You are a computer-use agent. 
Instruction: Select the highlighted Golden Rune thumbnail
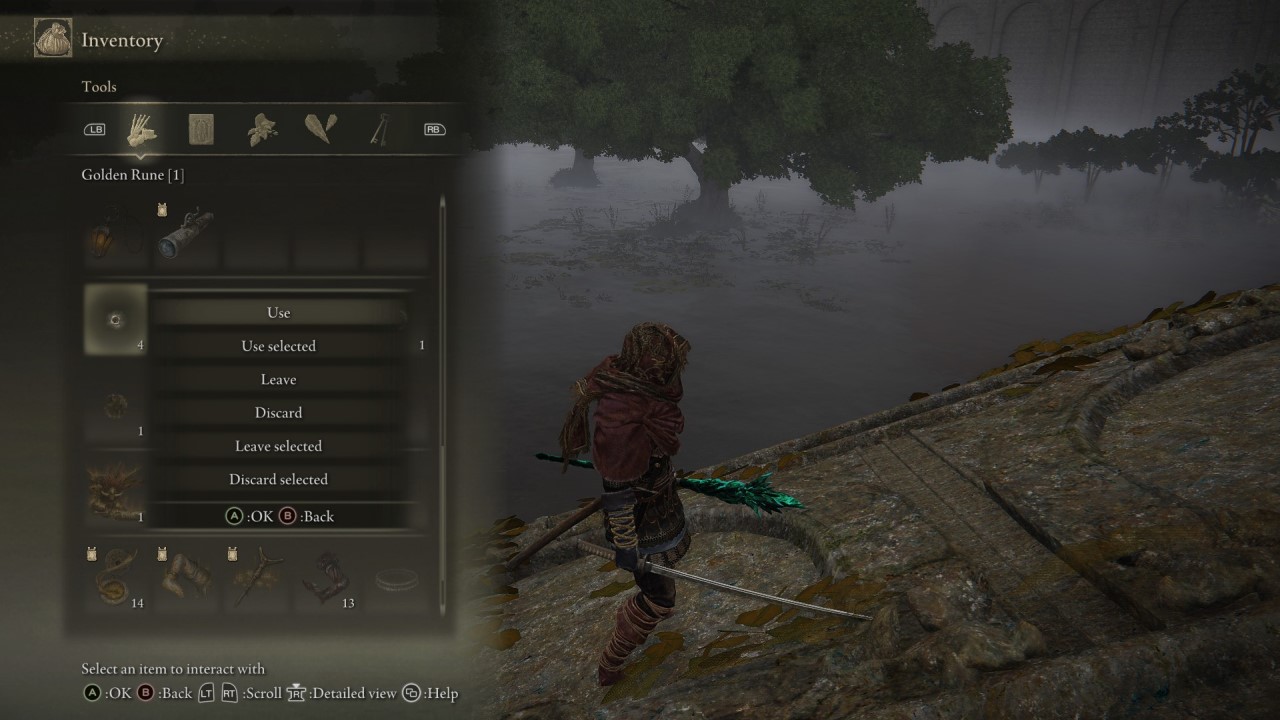(114, 318)
